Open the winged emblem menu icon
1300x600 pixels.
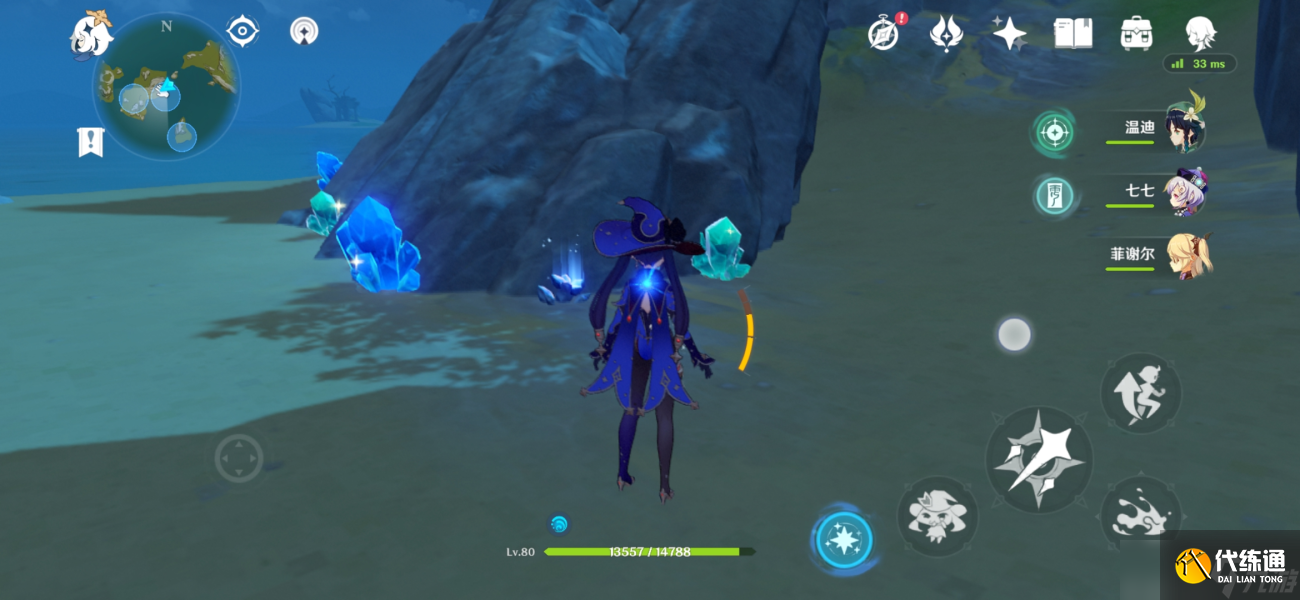pyautogui.click(x=945, y=33)
